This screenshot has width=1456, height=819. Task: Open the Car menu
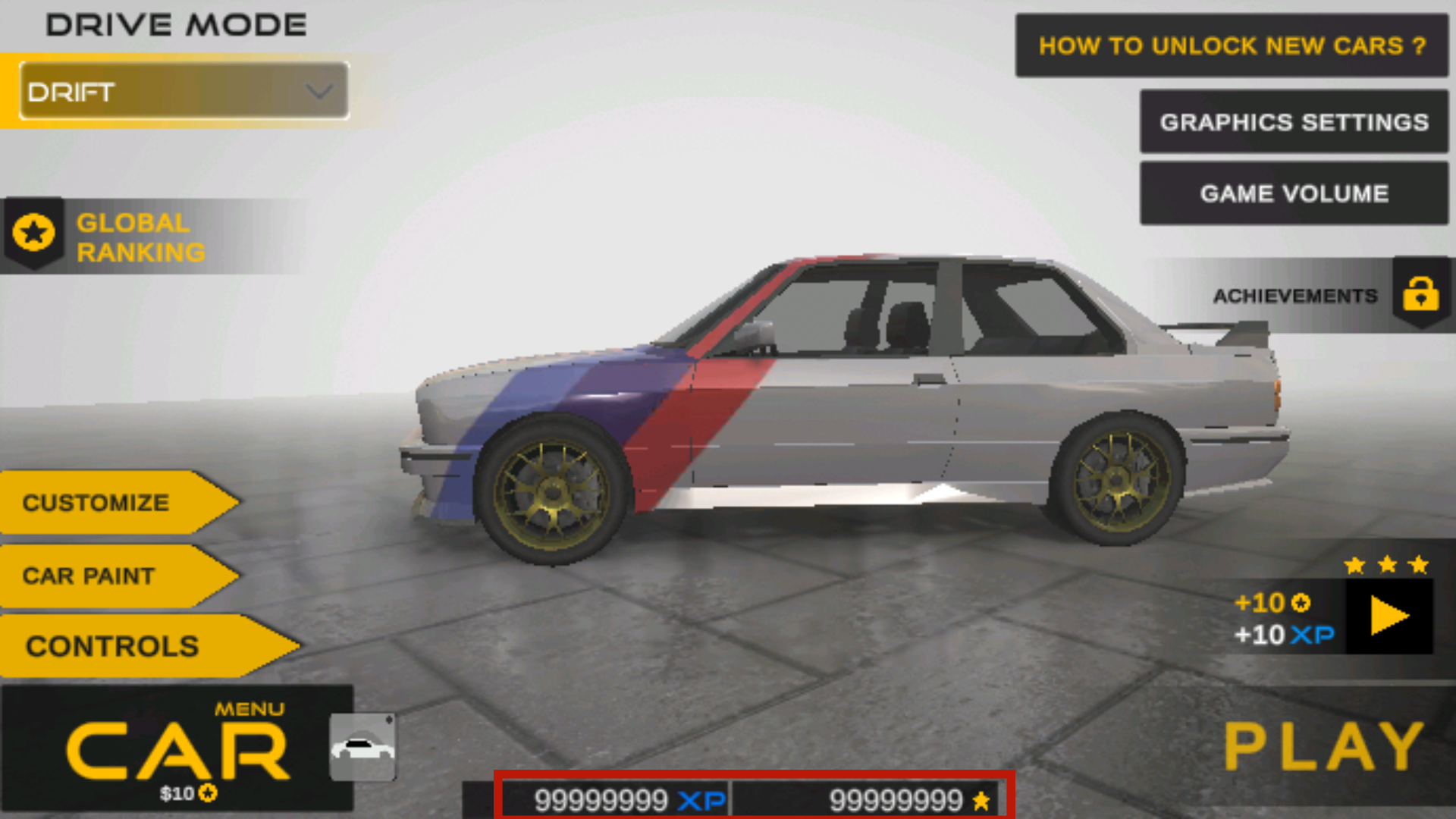click(176, 749)
